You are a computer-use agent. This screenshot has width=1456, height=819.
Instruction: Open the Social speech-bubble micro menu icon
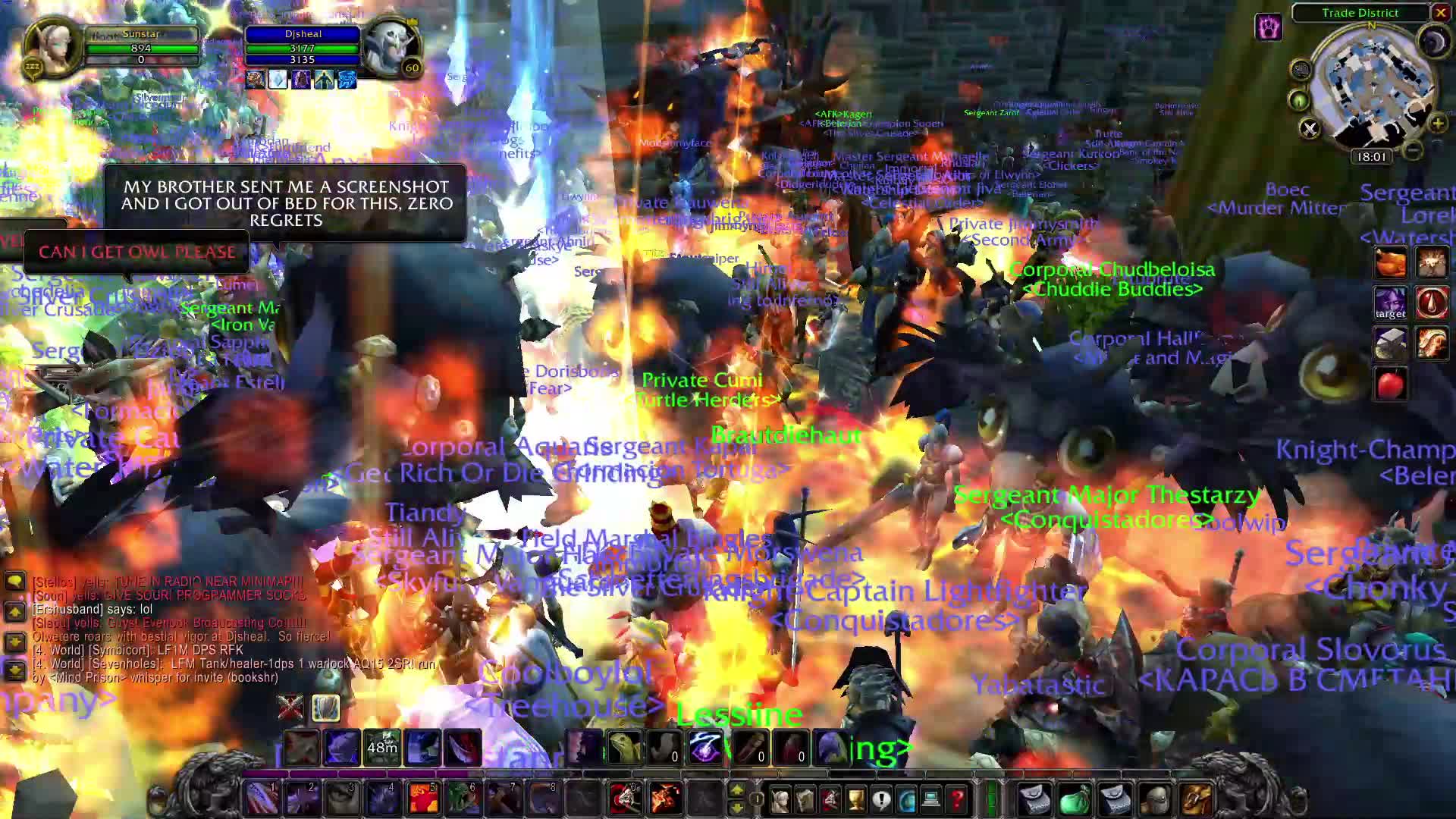tap(882, 799)
